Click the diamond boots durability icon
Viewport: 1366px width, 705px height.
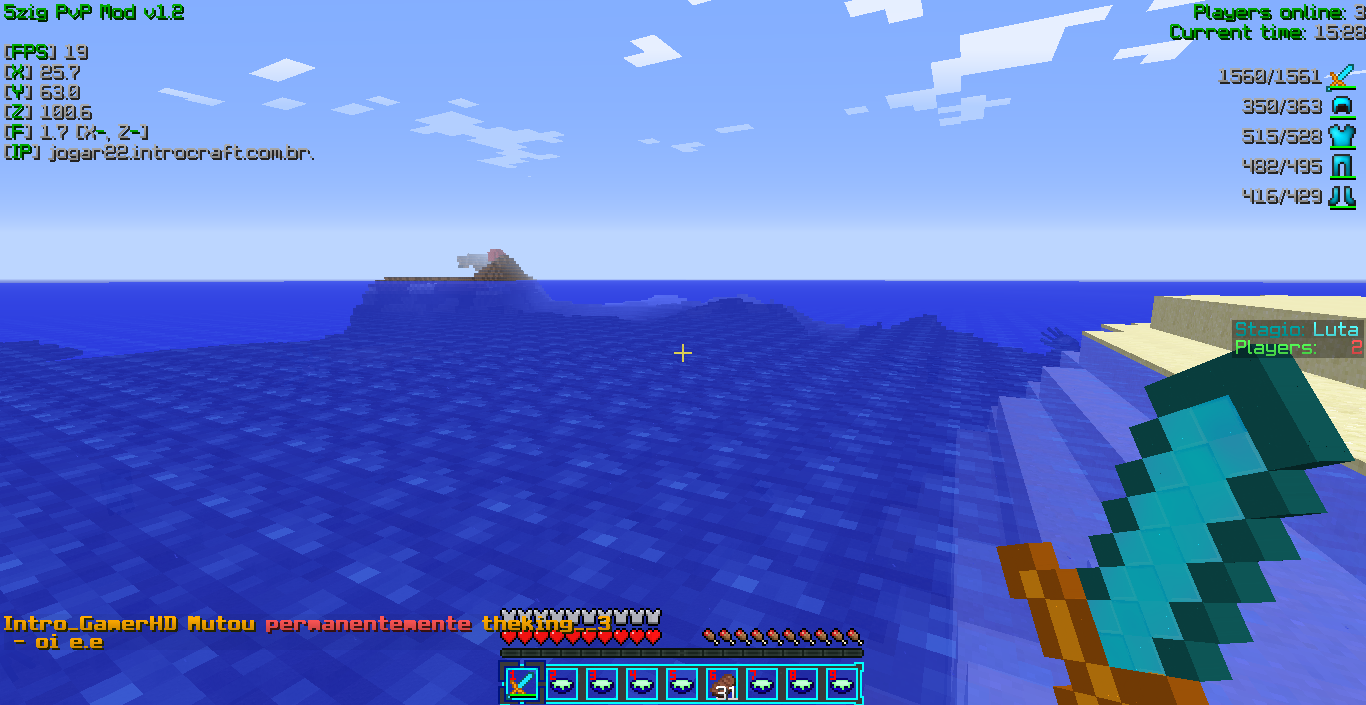click(1341, 197)
